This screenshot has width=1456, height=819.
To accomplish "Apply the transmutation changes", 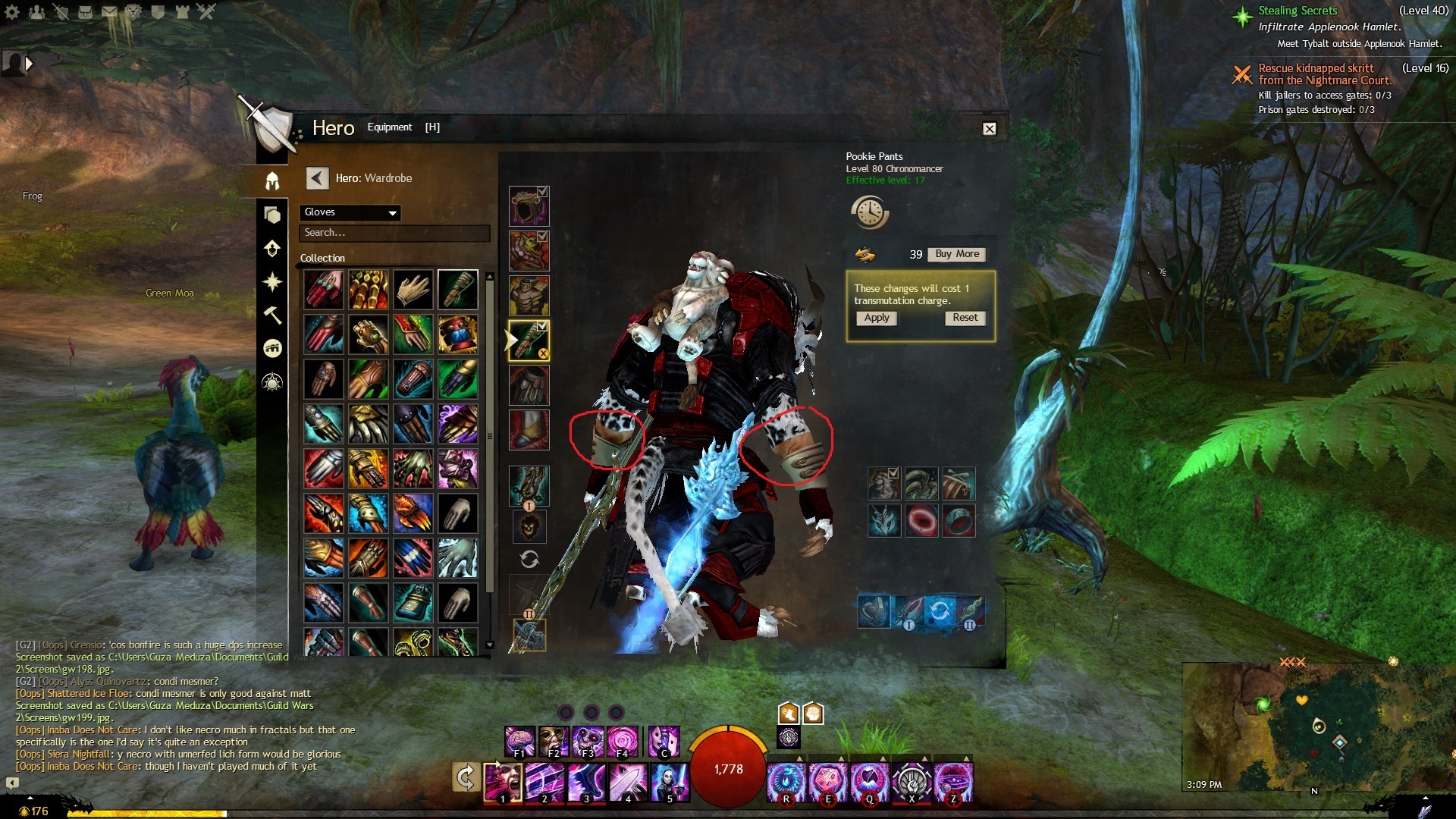I will pos(877,318).
